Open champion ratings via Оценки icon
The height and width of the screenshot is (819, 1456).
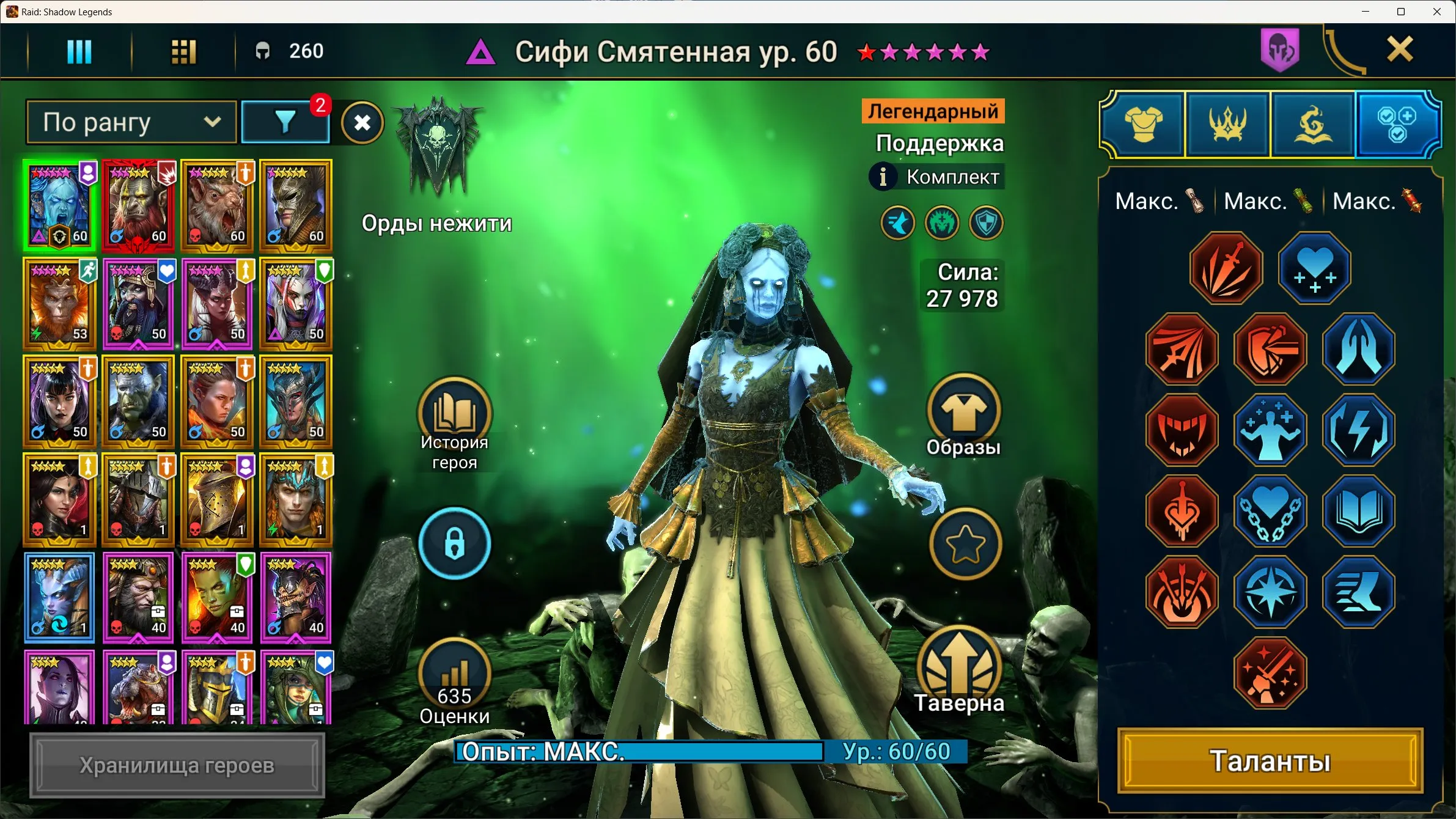coord(455,675)
